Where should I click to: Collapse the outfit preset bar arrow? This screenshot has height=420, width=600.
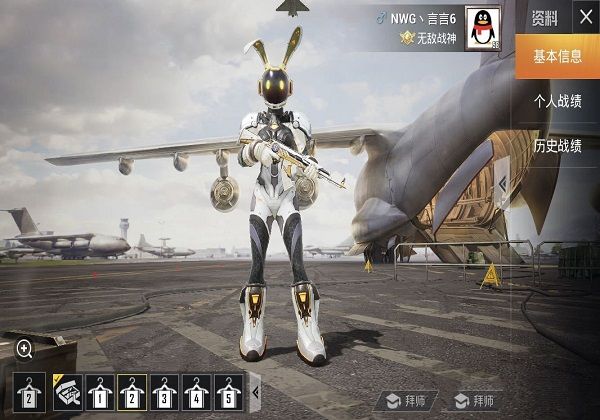click(255, 391)
